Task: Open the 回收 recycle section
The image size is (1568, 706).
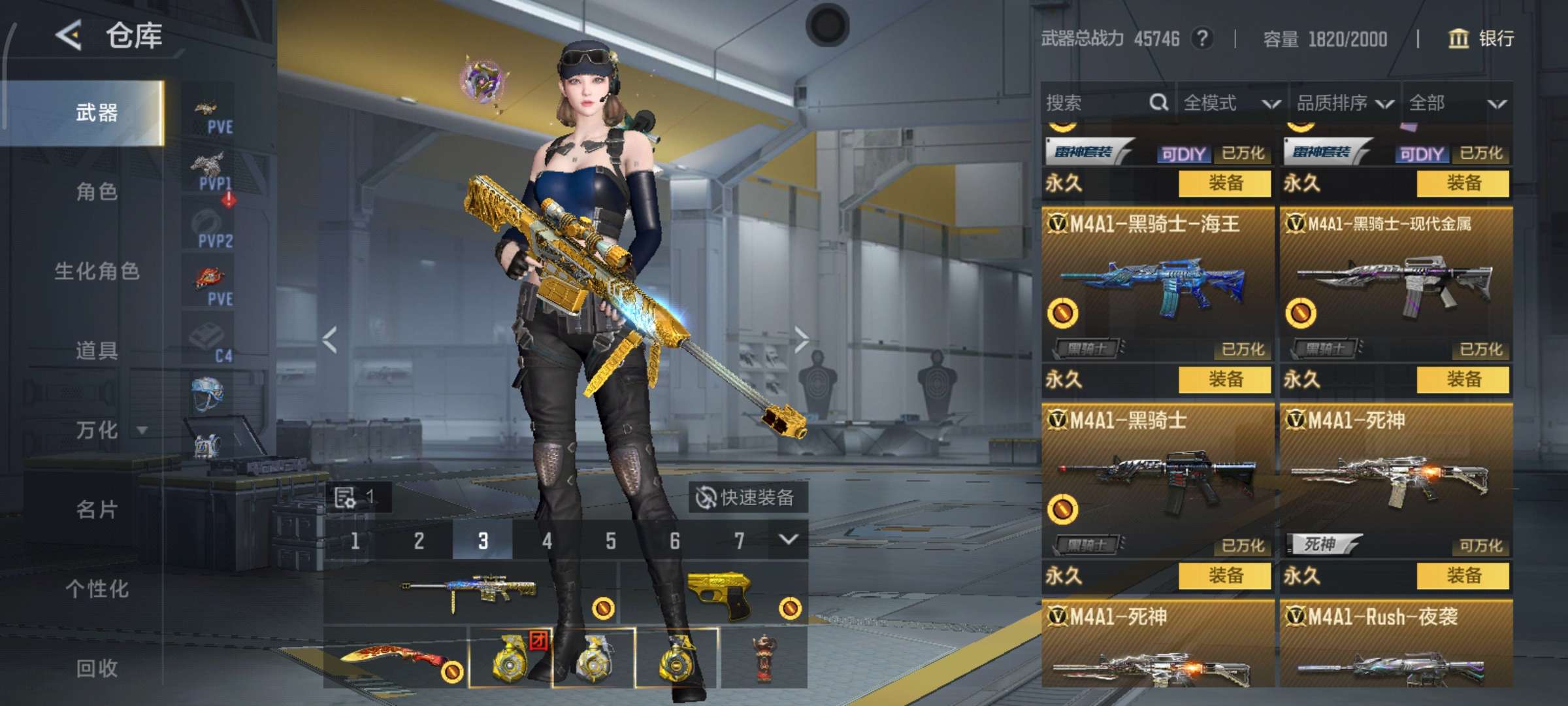Action: coord(97,668)
